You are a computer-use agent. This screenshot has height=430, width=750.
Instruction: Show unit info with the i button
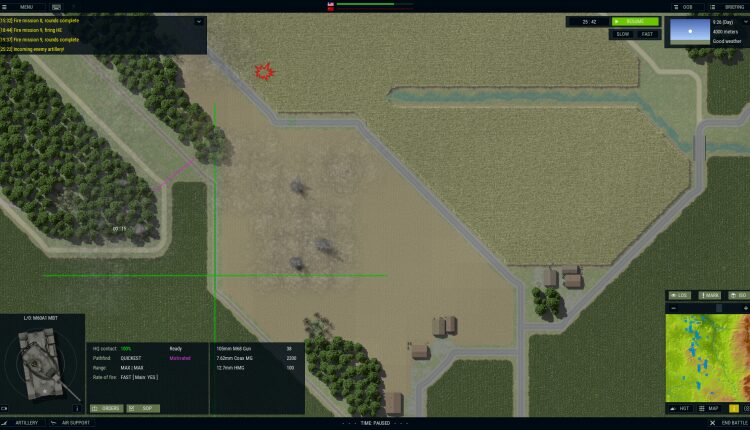click(77, 408)
